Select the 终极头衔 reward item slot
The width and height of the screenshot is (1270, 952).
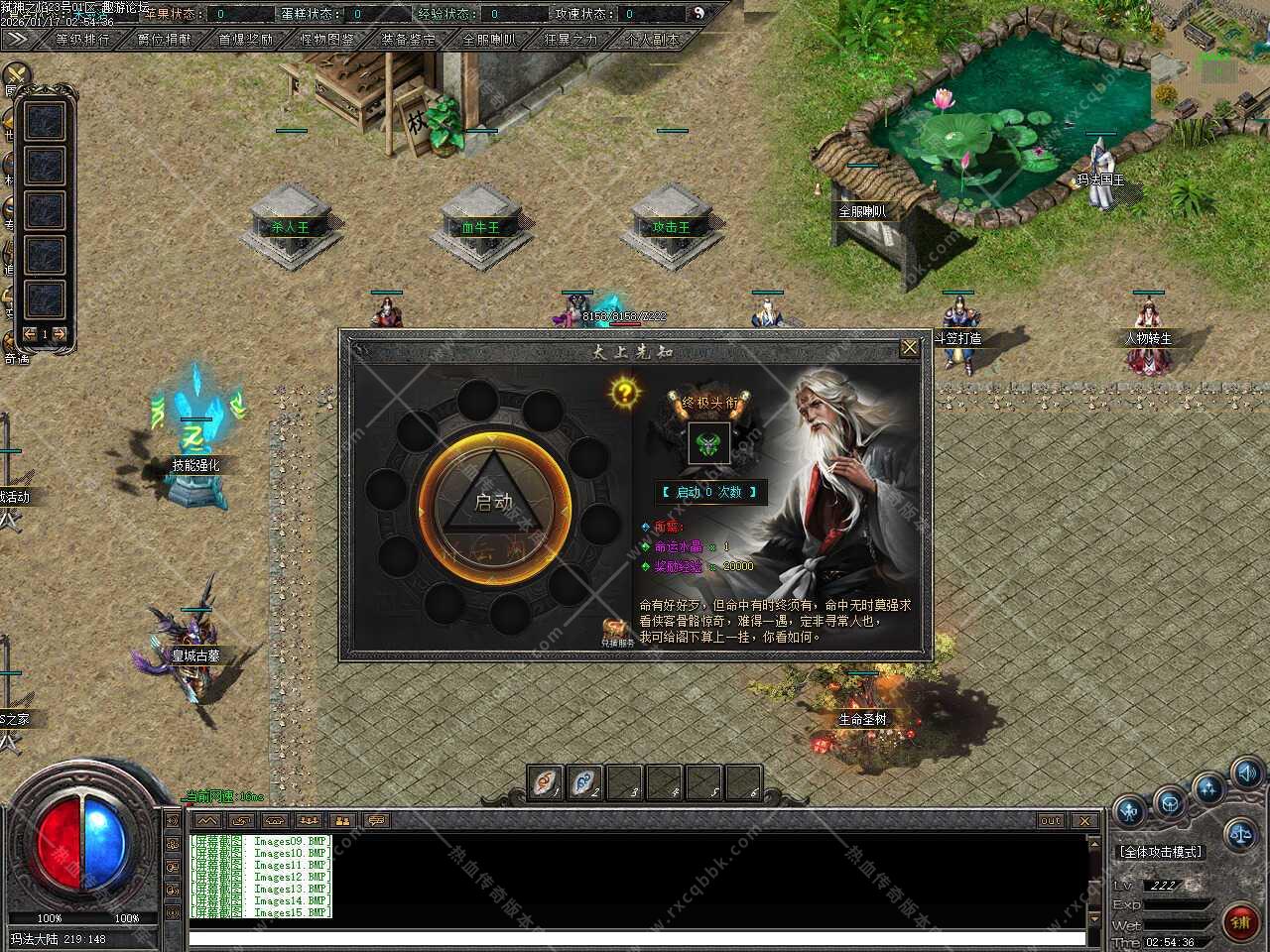point(709,443)
